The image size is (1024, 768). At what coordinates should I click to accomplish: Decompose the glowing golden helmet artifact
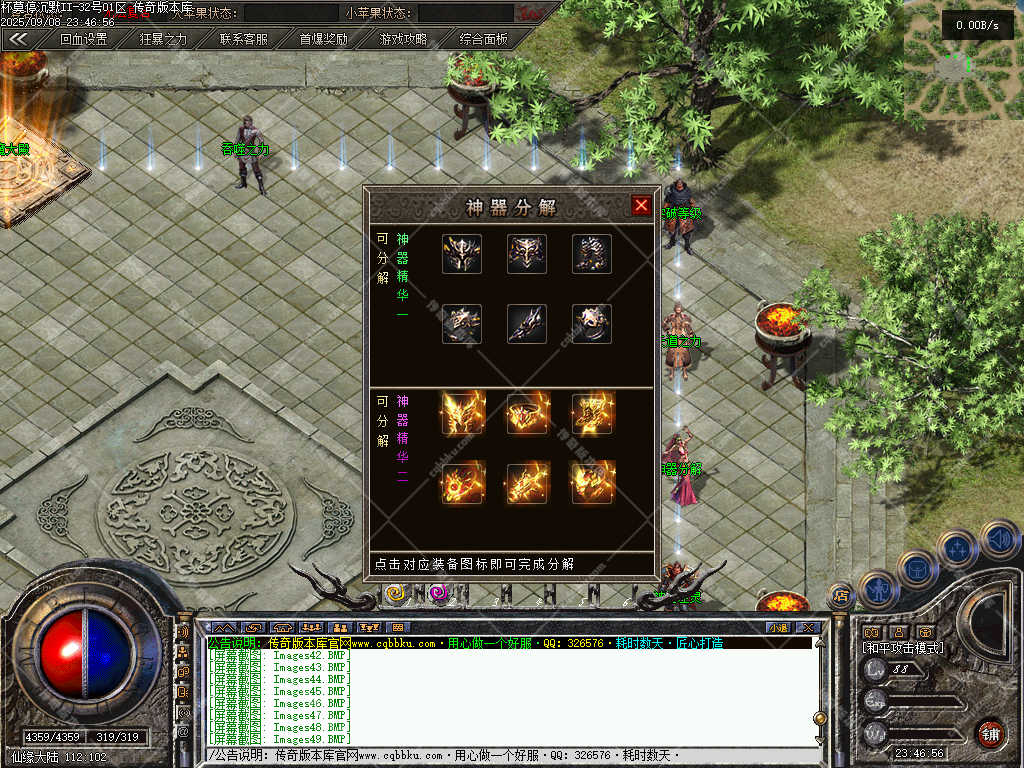click(462, 413)
